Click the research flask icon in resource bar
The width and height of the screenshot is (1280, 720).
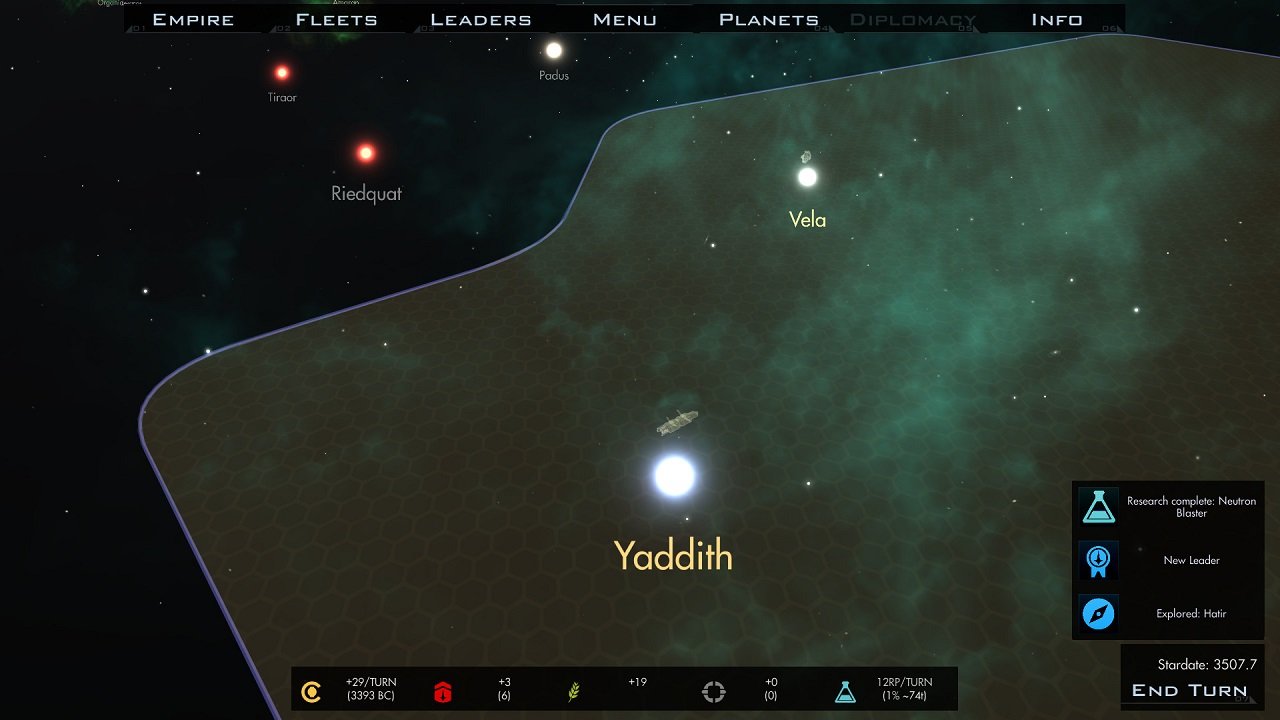[x=845, y=690]
